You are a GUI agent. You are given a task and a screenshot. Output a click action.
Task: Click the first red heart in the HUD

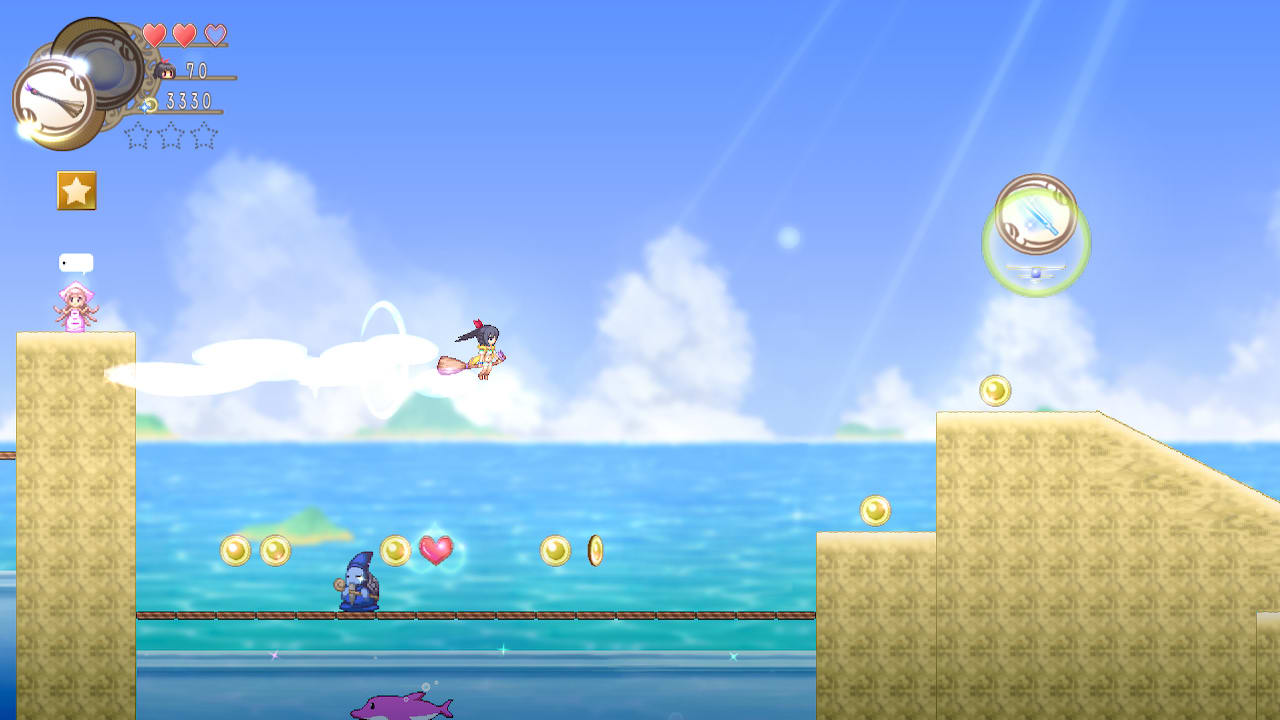click(x=154, y=33)
